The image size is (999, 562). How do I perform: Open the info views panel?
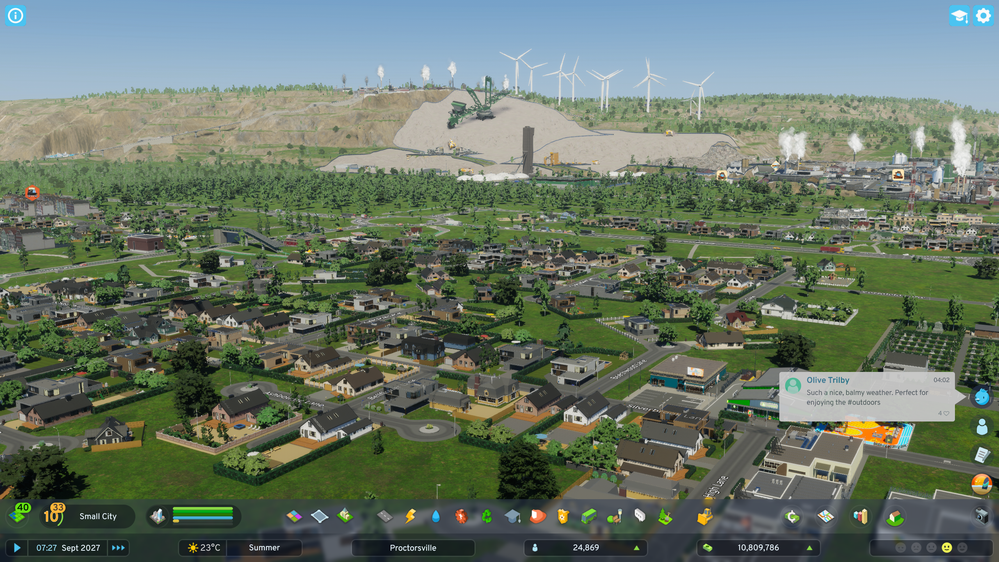point(15,15)
